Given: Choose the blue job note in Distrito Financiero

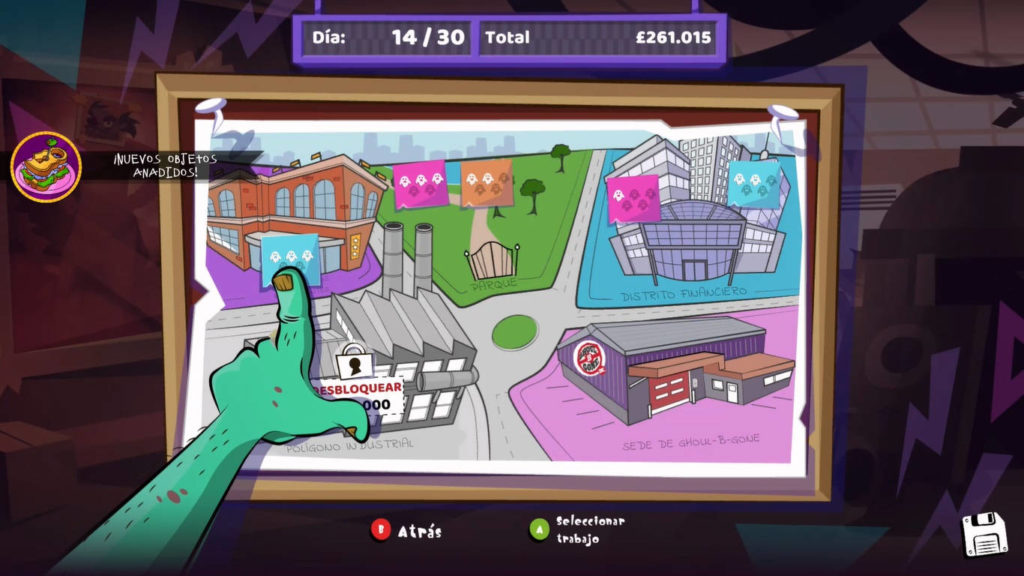Looking at the screenshot, I should (754, 183).
